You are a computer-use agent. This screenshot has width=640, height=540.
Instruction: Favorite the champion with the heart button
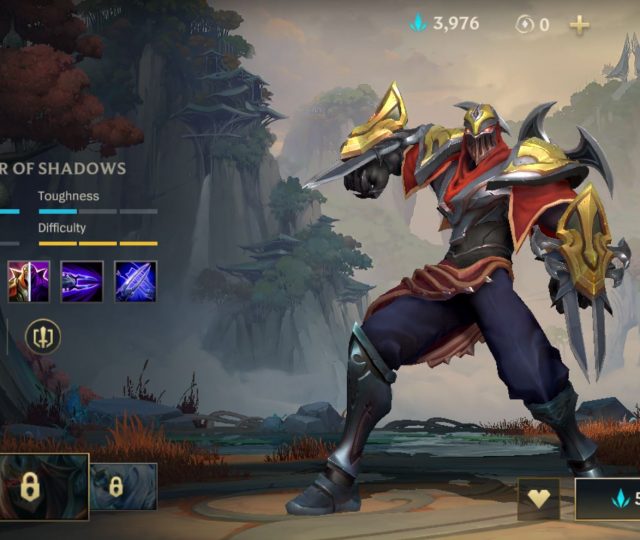[x=539, y=498]
